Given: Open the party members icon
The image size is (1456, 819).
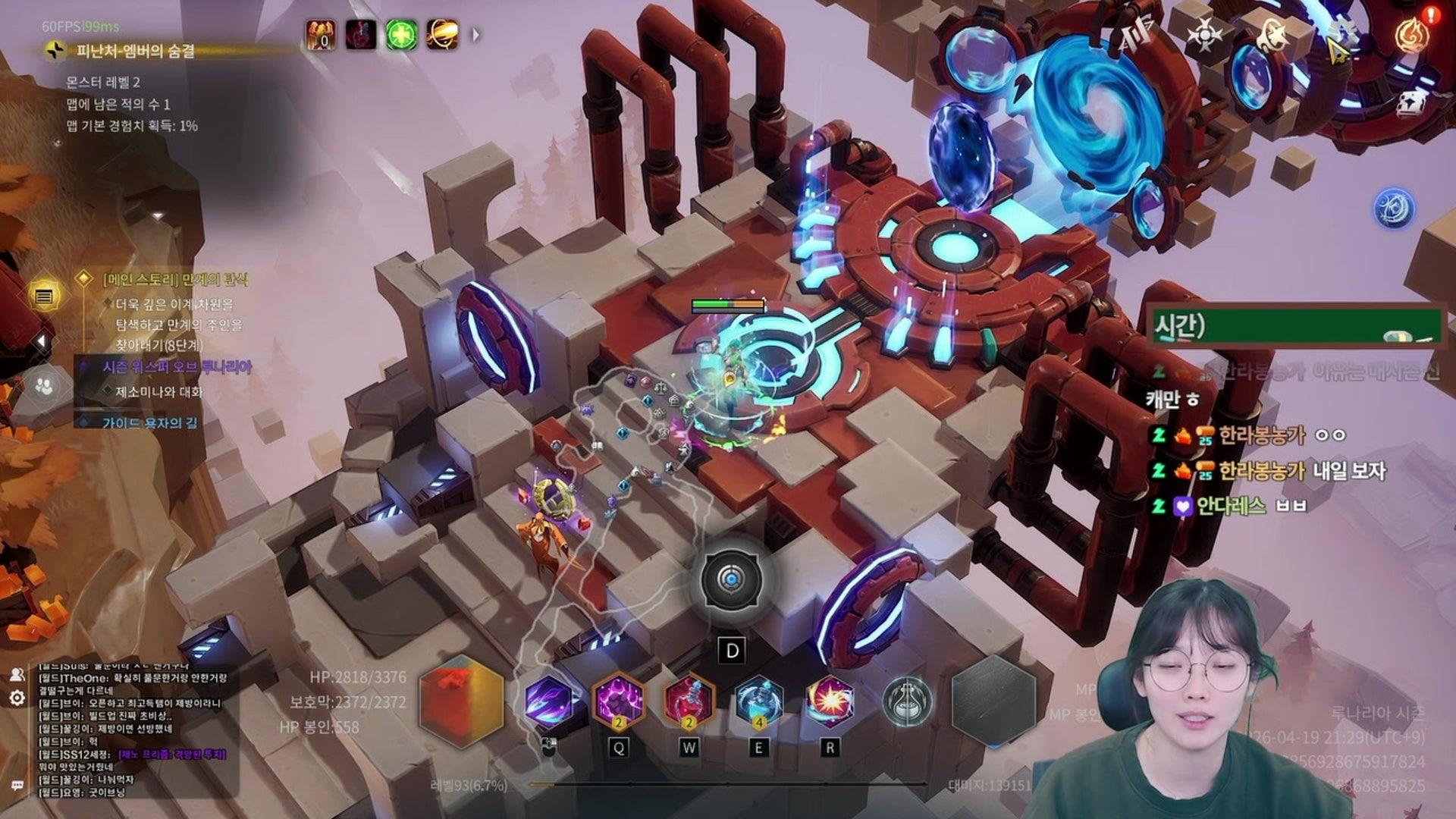Looking at the screenshot, I should pyautogui.click(x=44, y=388).
